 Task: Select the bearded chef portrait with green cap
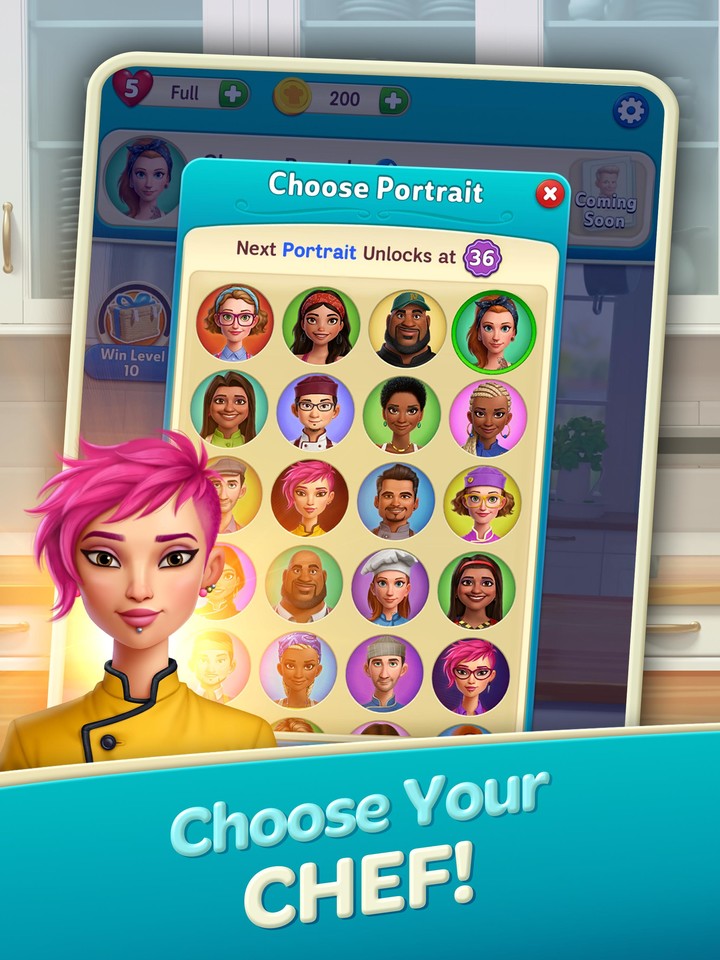point(407,329)
